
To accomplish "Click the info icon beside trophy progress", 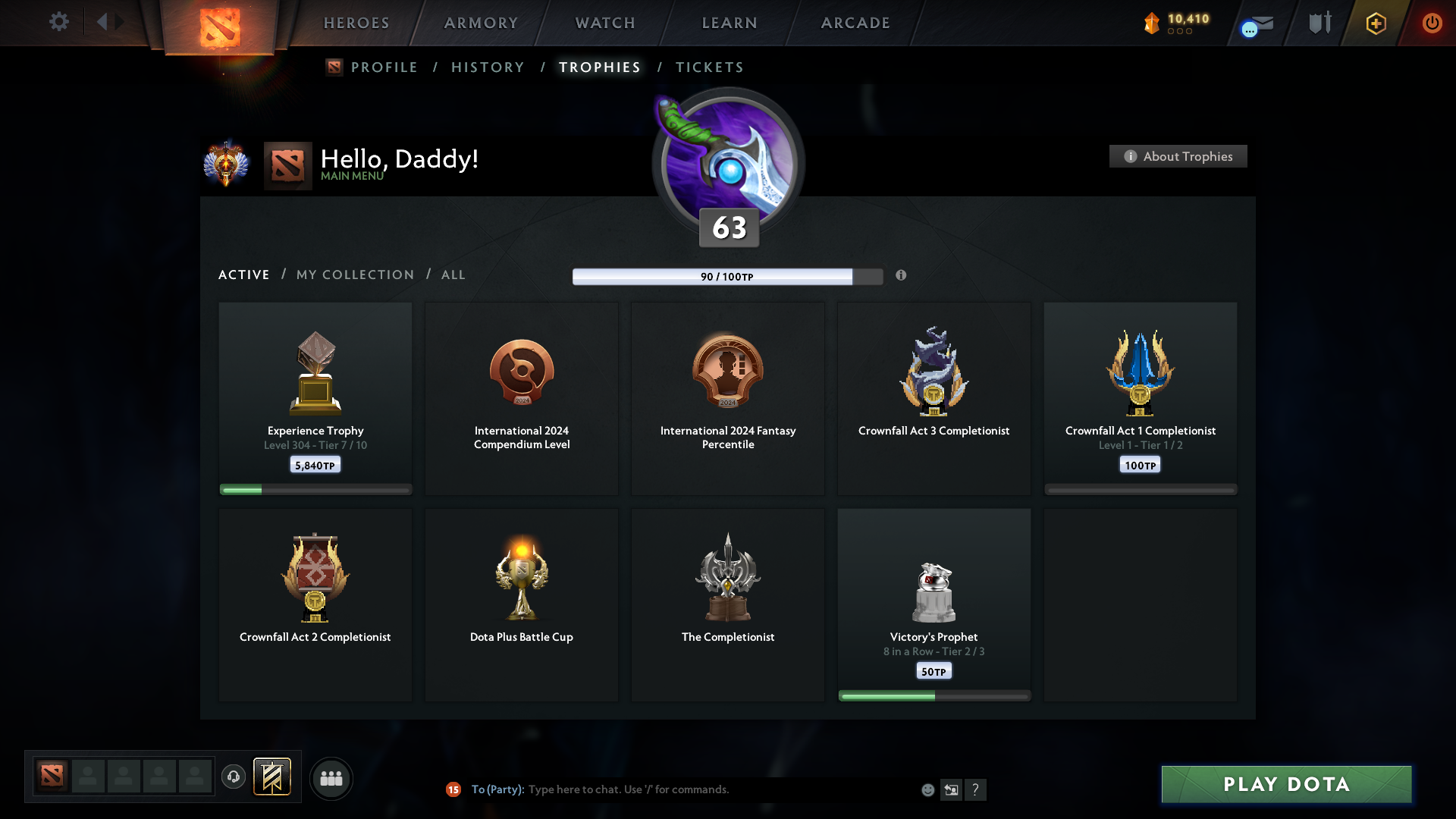I will [902, 276].
